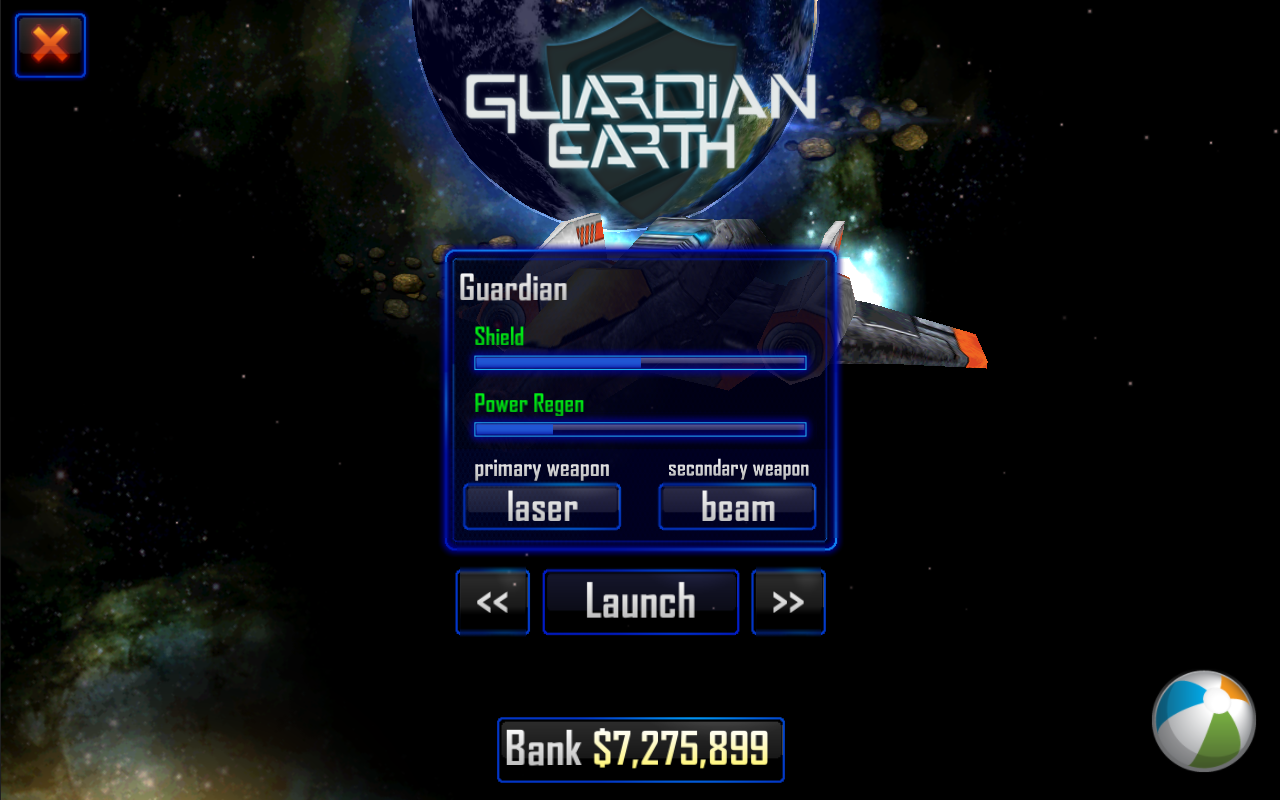Click the close X icon top left
This screenshot has width=1280, height=800.
click(x=50, y=45)
